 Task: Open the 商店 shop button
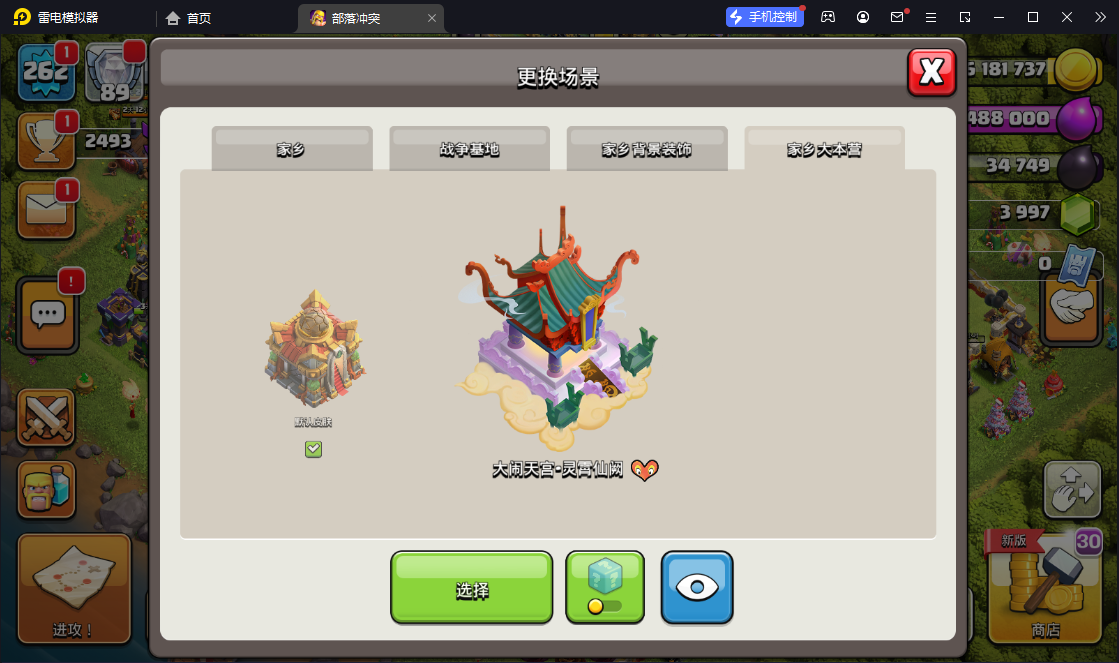[x=1045, y=587]
